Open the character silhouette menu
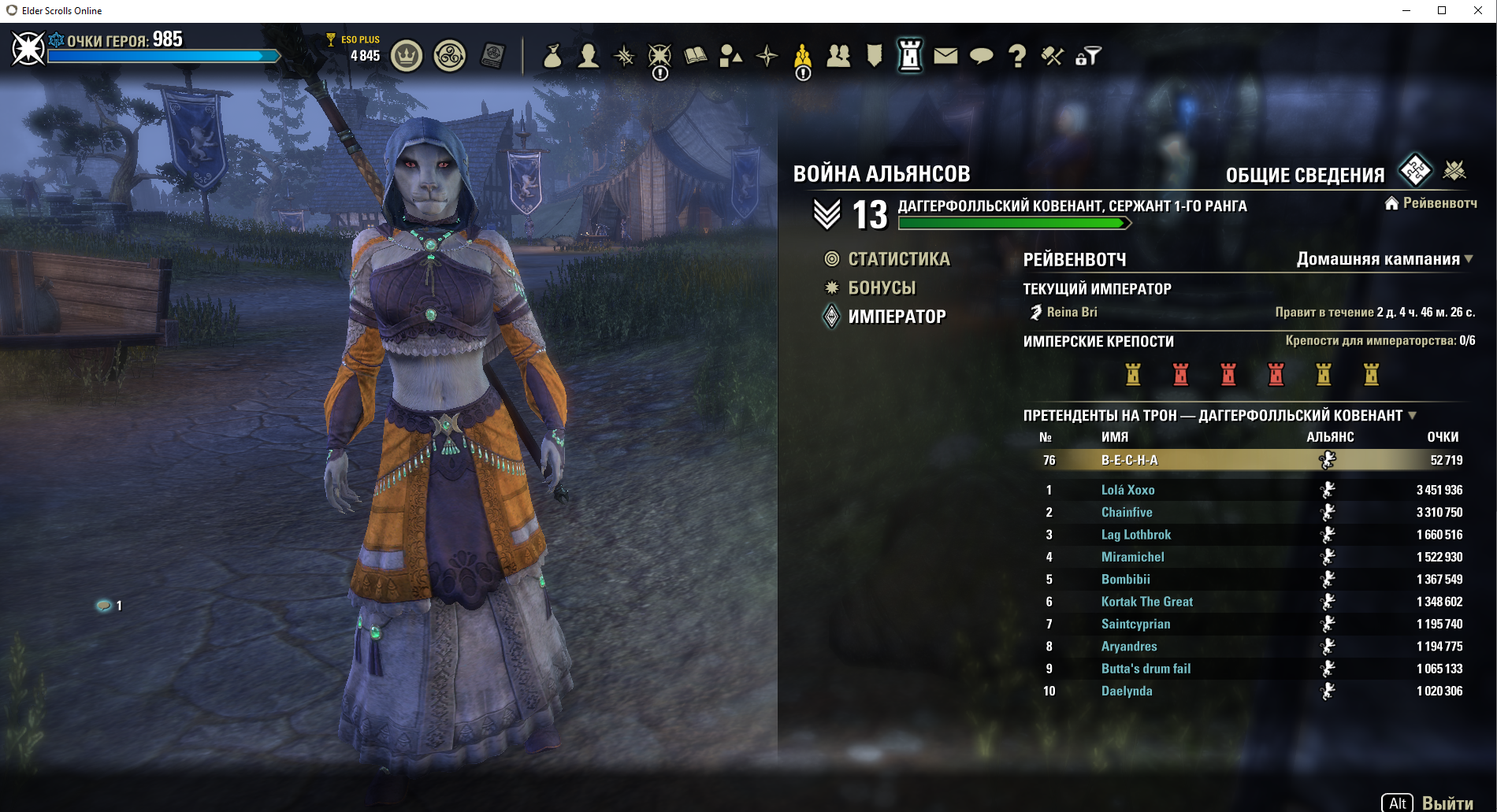Viewport: 1497px width, 812px height. [588, 56]
